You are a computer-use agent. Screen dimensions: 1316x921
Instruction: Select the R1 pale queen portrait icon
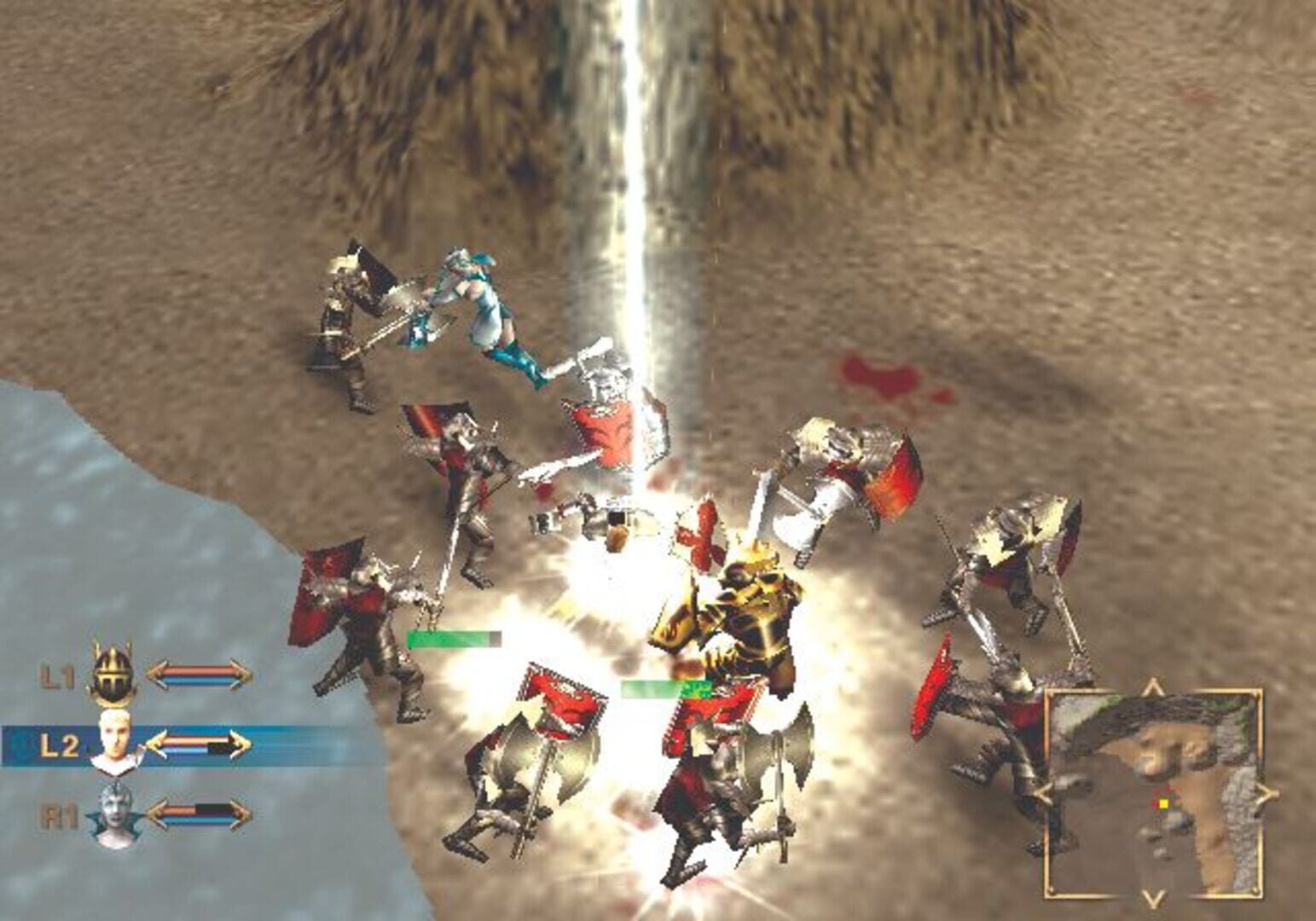(x=113, y=814)
